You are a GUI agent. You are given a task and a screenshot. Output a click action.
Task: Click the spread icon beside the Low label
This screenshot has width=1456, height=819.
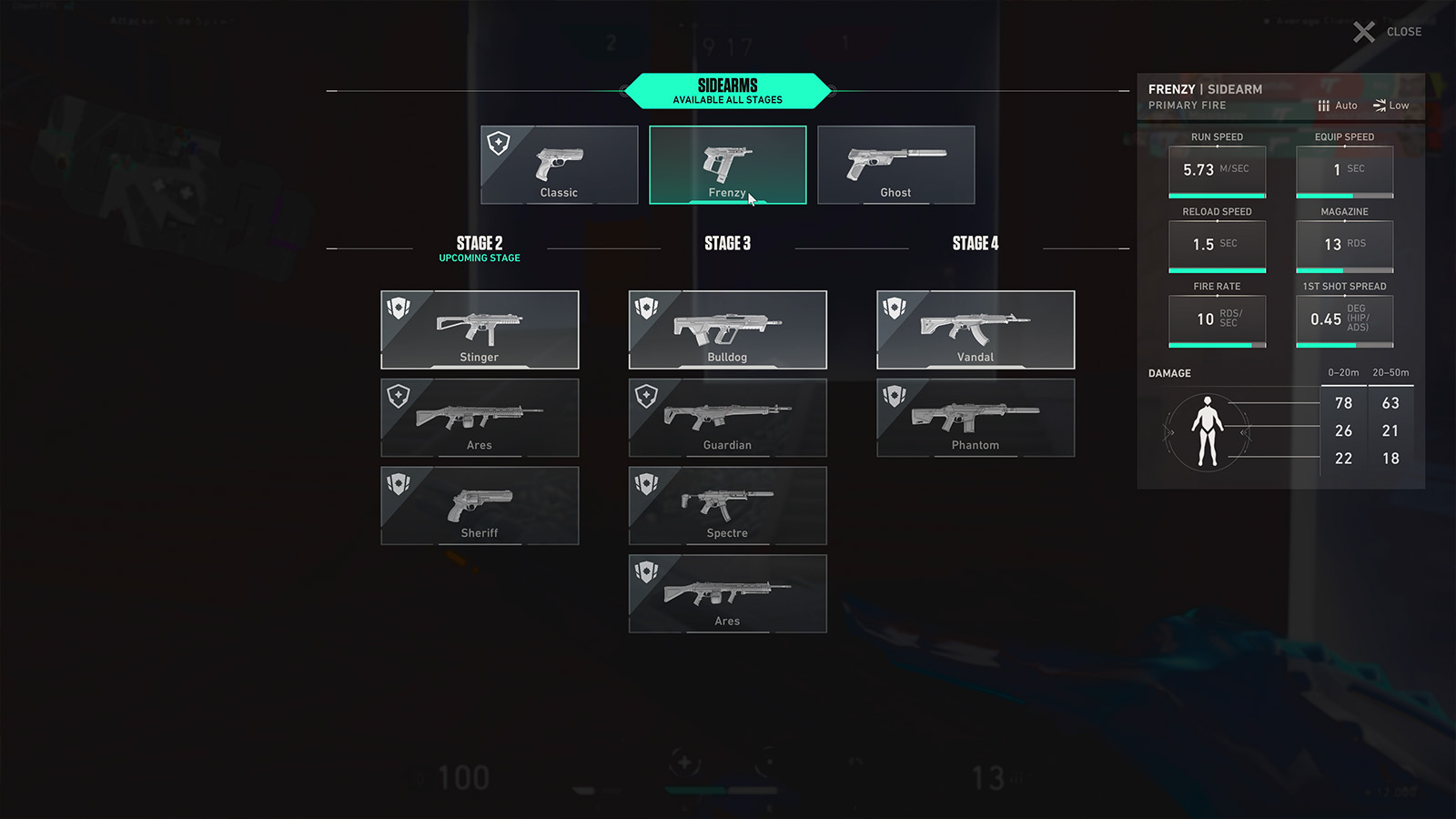point(1380,105)
